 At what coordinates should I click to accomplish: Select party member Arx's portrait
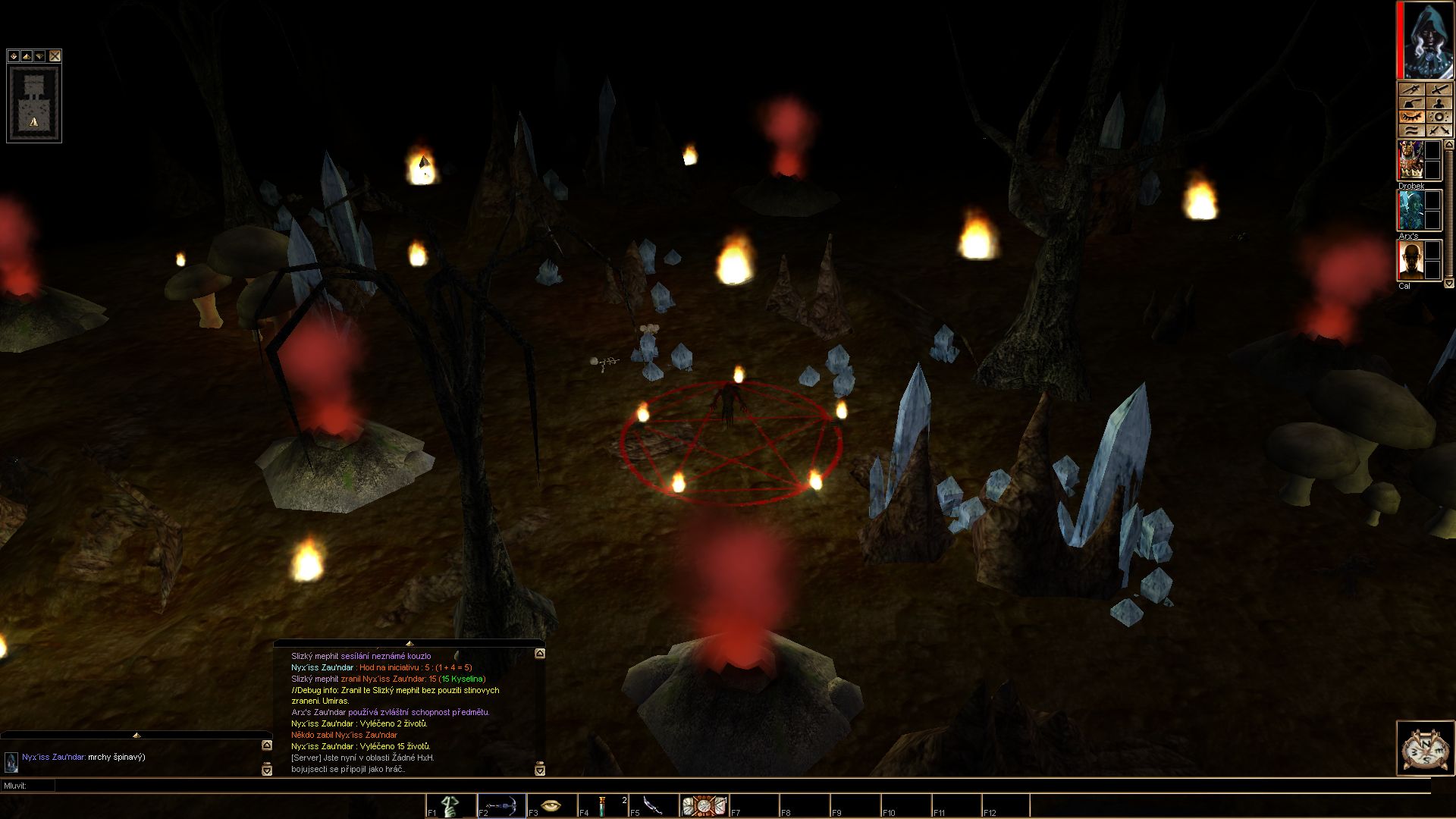[1410, 211]
